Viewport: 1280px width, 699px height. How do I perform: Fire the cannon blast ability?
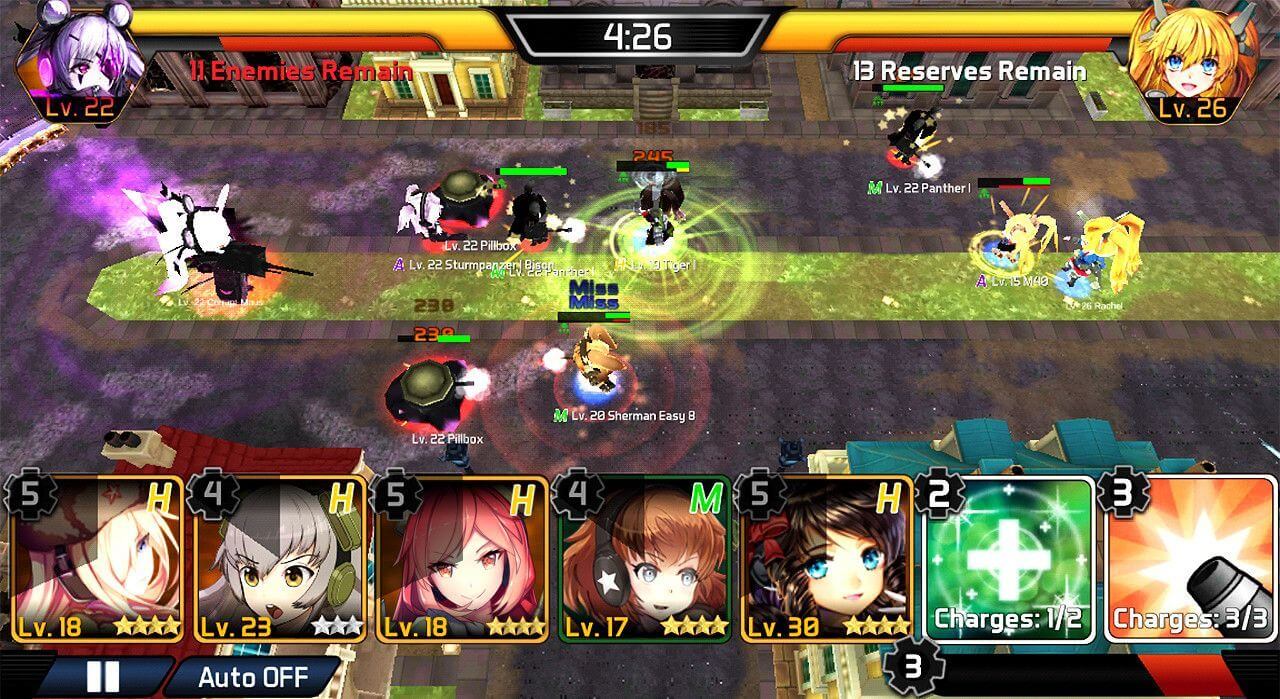[1190, 559]
